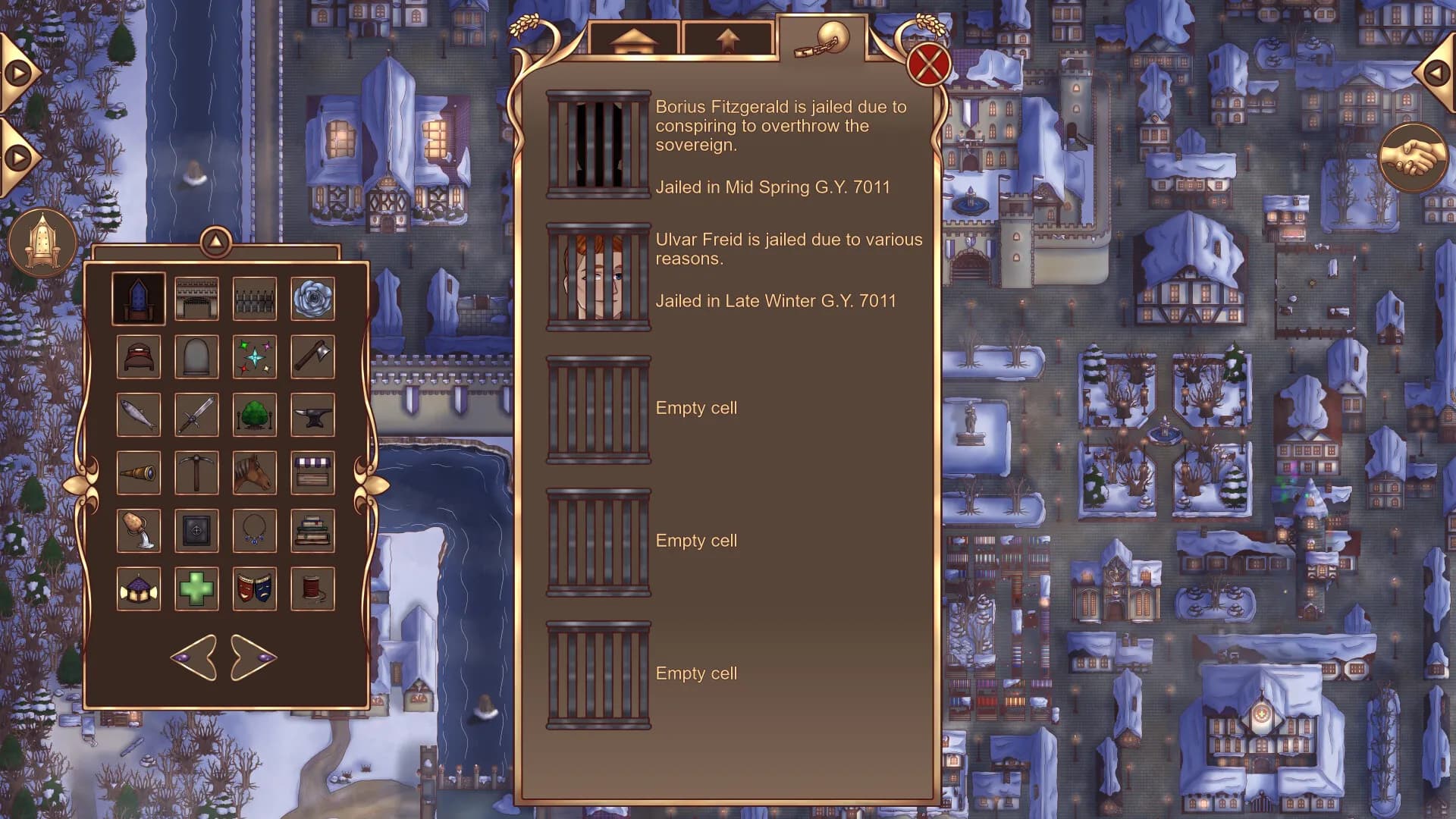
Task: Select the blue rose icon
Action: tap(312, 297)
